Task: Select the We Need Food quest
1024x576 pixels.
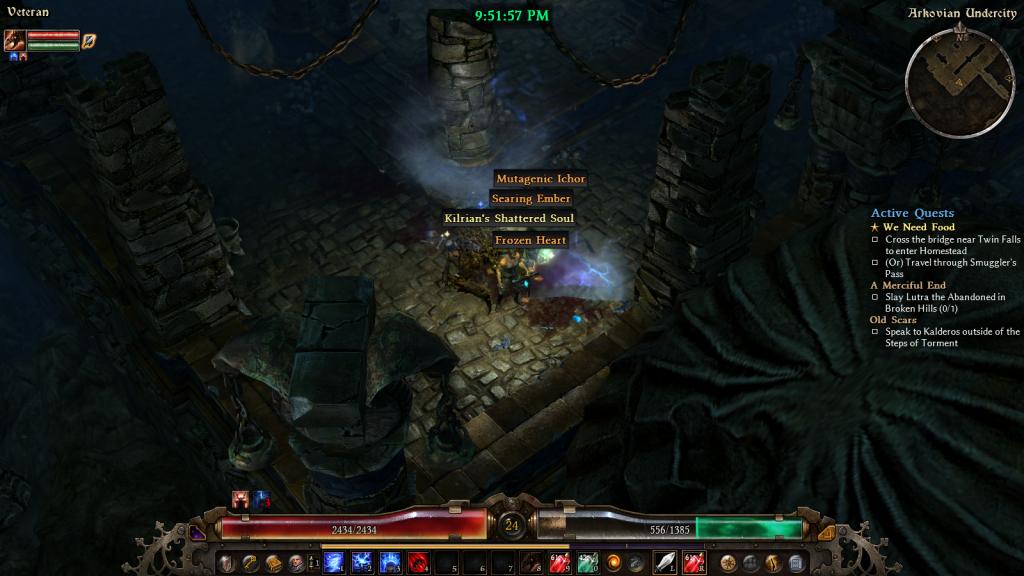Action: 919,227
